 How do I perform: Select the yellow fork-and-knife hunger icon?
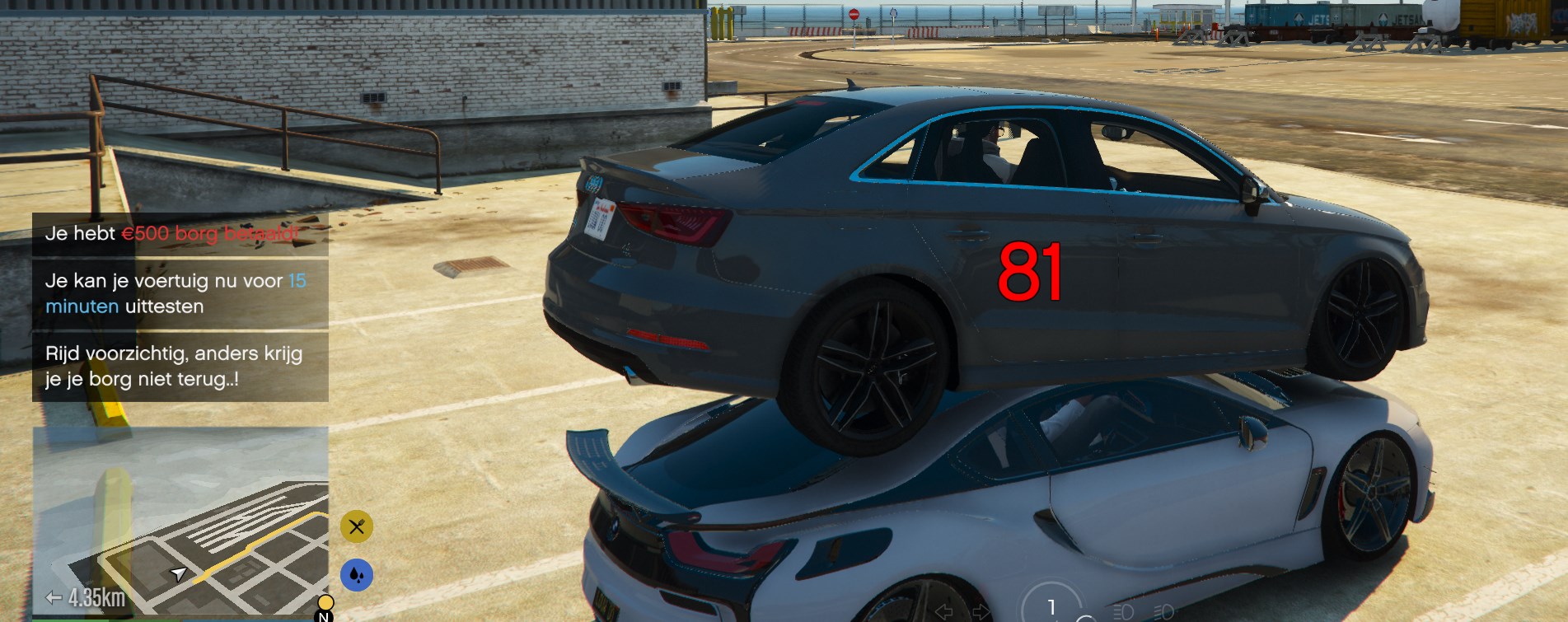[357, 526]
